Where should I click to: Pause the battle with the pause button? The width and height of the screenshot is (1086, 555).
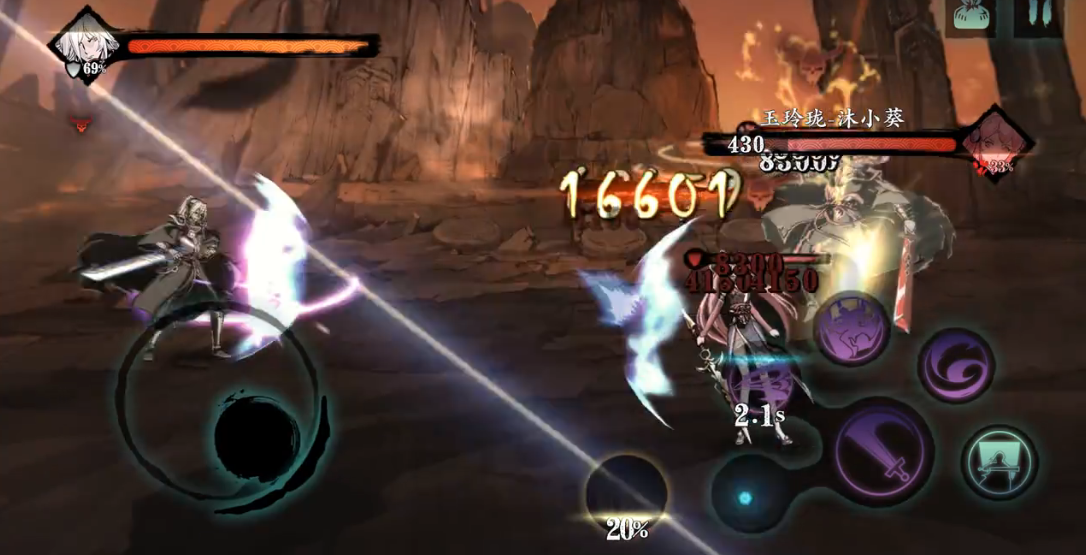(1038, 17)
